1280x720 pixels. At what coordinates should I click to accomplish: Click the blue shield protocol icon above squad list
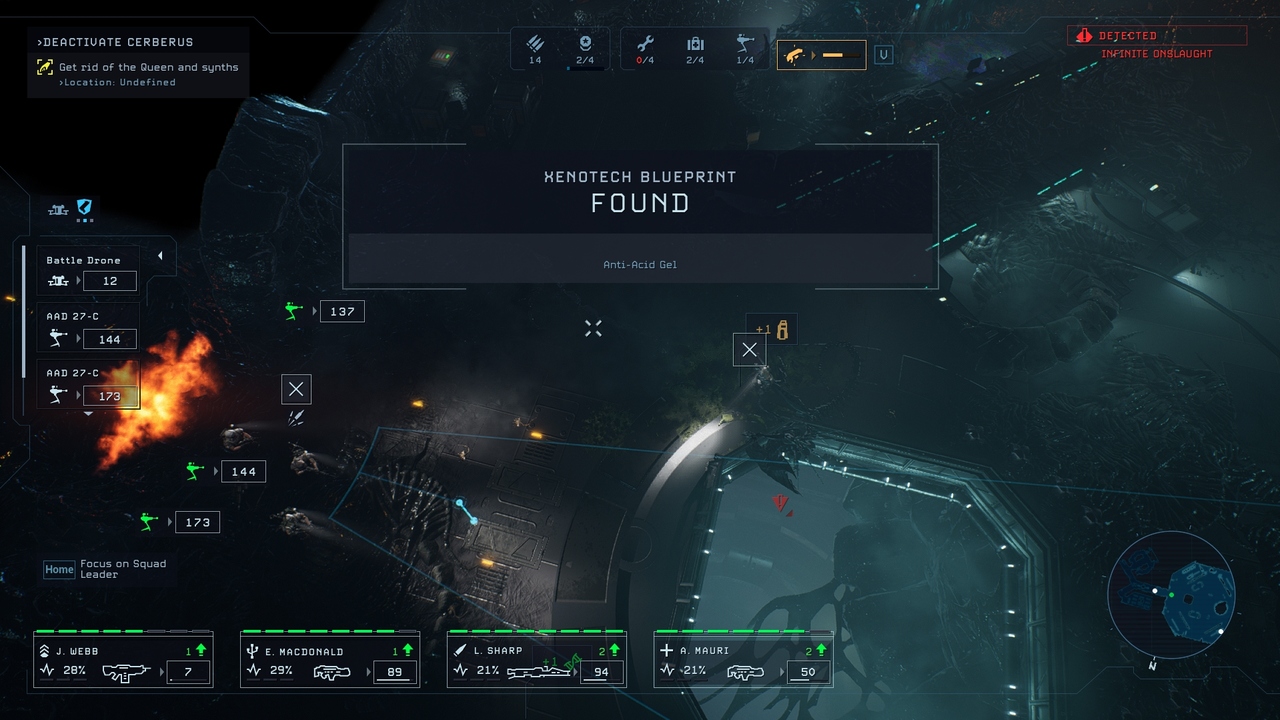pyautogui.click(x=82, y=207)
